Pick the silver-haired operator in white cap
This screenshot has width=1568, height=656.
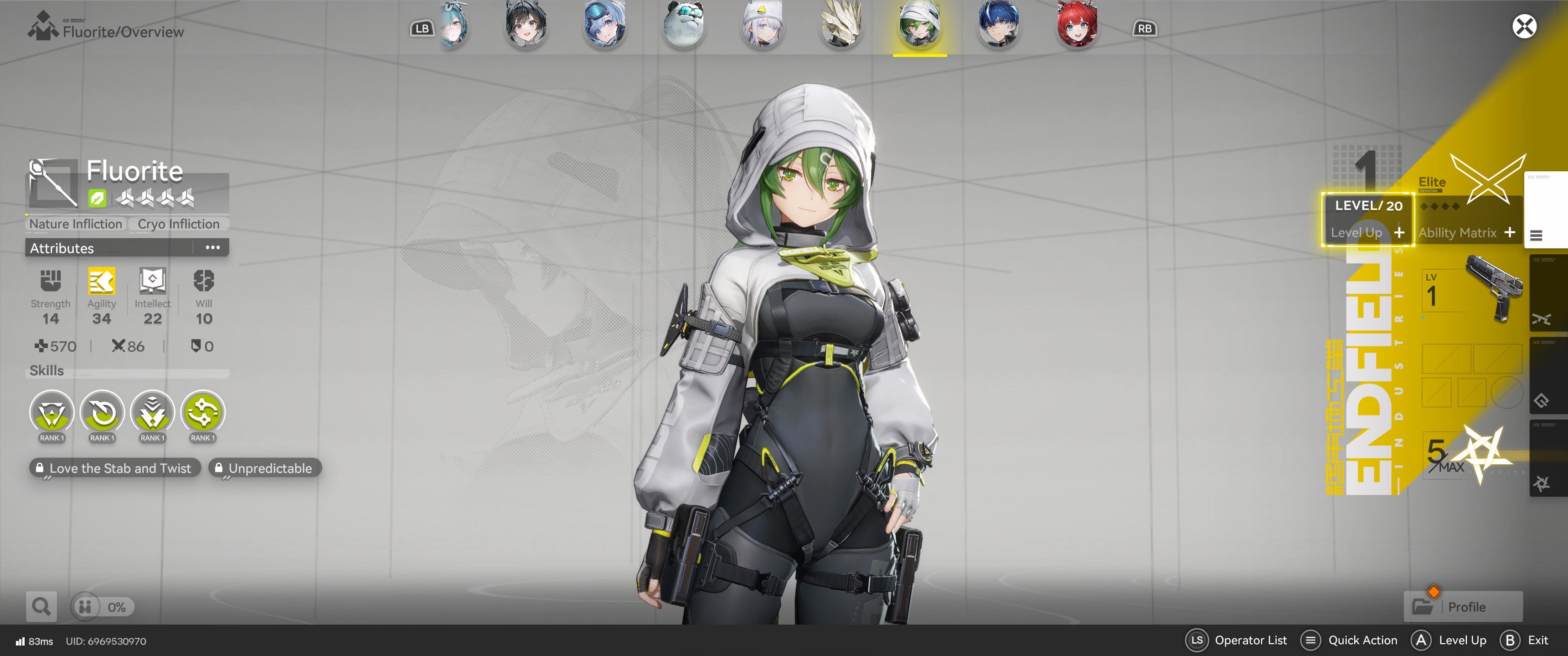762,26
